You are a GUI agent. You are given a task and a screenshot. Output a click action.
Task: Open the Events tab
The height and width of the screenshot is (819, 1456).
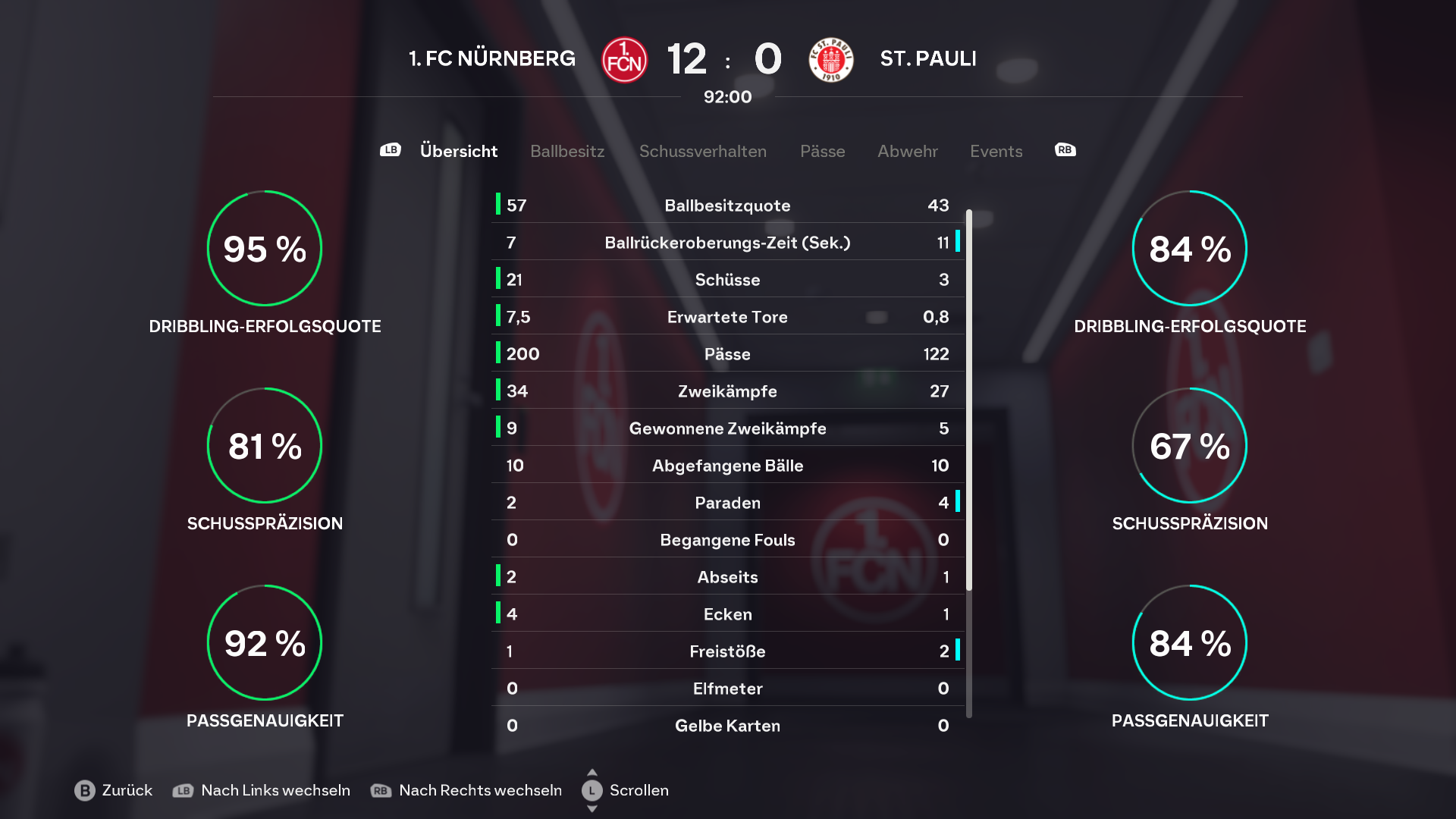coord(996,151)
